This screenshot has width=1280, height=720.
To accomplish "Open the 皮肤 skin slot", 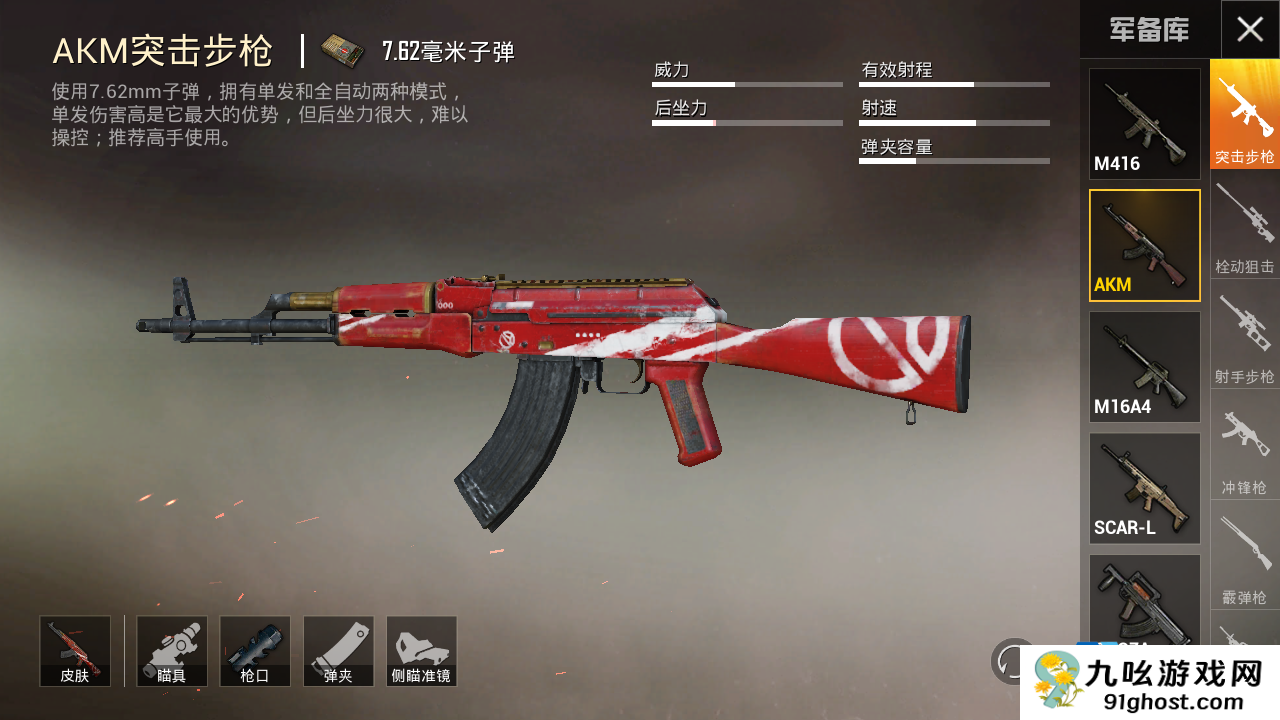I will click(75, 651).
